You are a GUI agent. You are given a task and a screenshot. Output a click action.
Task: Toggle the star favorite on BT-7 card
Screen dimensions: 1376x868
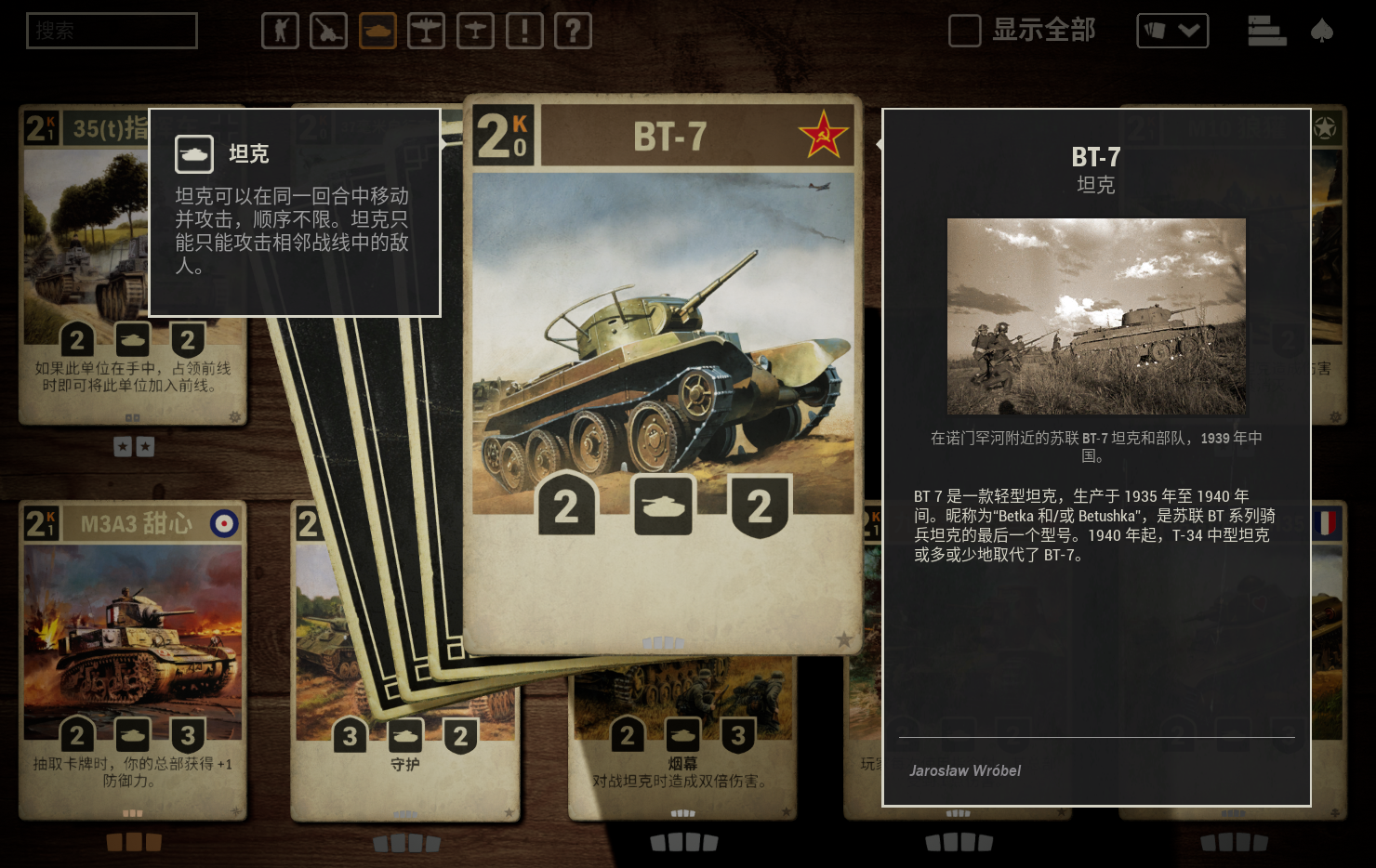pyautogui.click(x=844, y=639)
